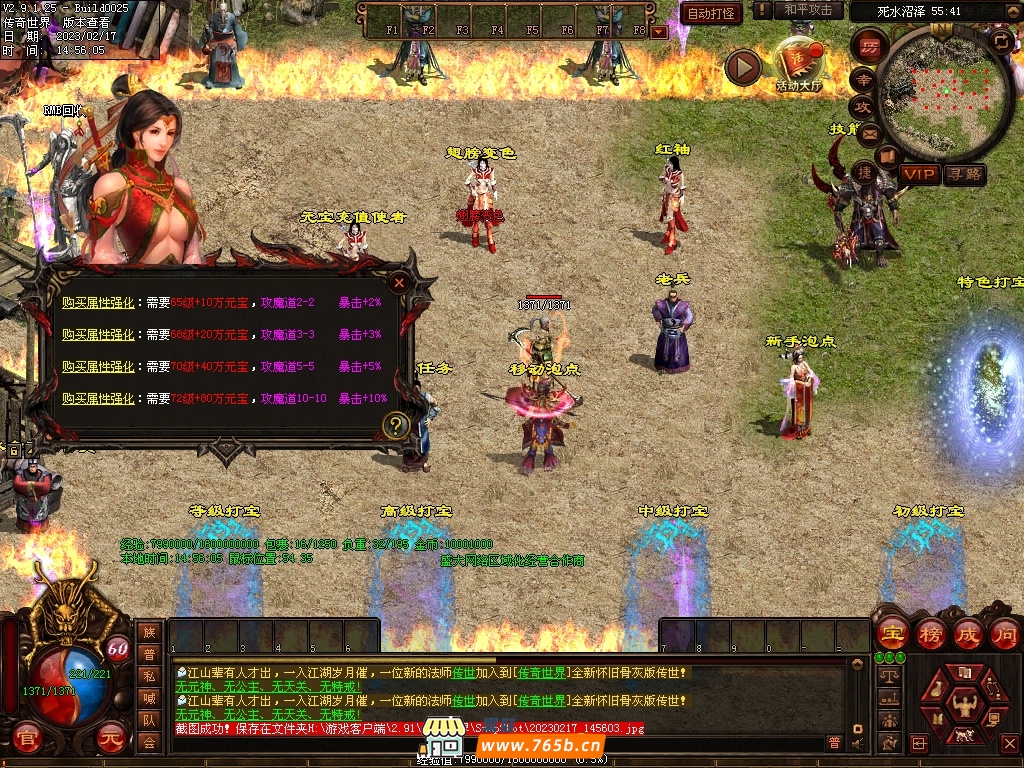Purchase the 暴击+10% attribute enhancement
The height and width of the screenshot is (768, 1024).
coord(98,398)
